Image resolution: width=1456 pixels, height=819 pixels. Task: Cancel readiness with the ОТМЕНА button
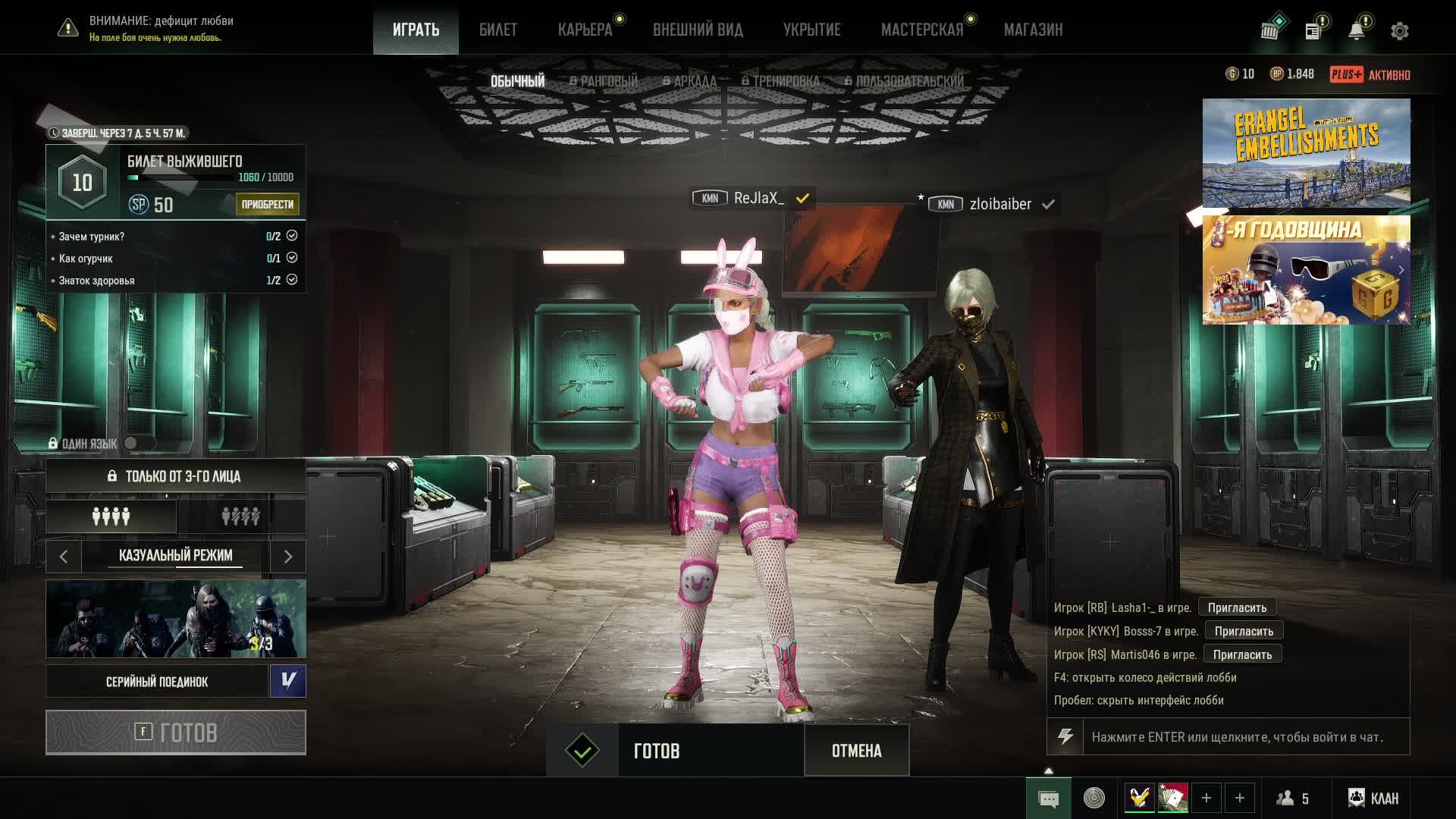[x=856, y=751]
